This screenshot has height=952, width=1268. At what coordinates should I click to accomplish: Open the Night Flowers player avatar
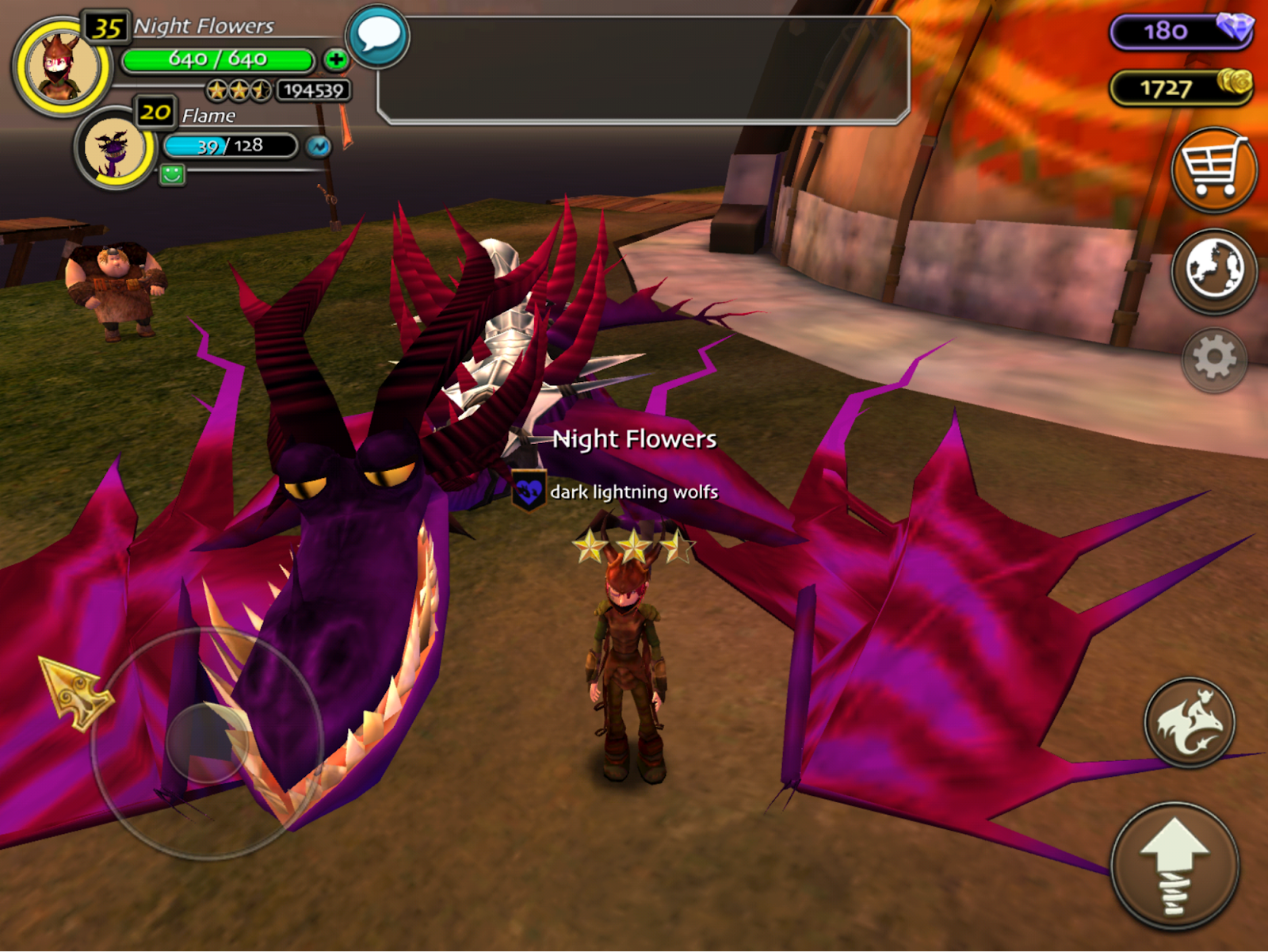point(60,67)
